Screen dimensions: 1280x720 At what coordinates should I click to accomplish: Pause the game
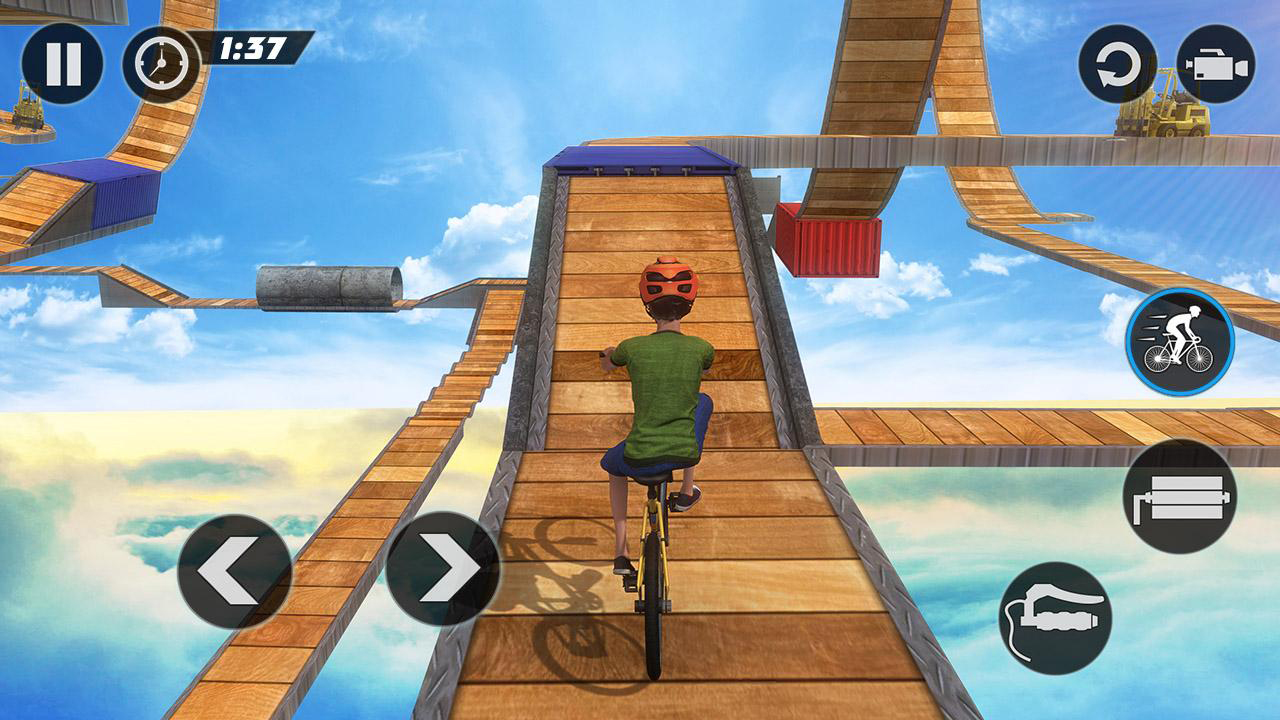pos(63,63)
